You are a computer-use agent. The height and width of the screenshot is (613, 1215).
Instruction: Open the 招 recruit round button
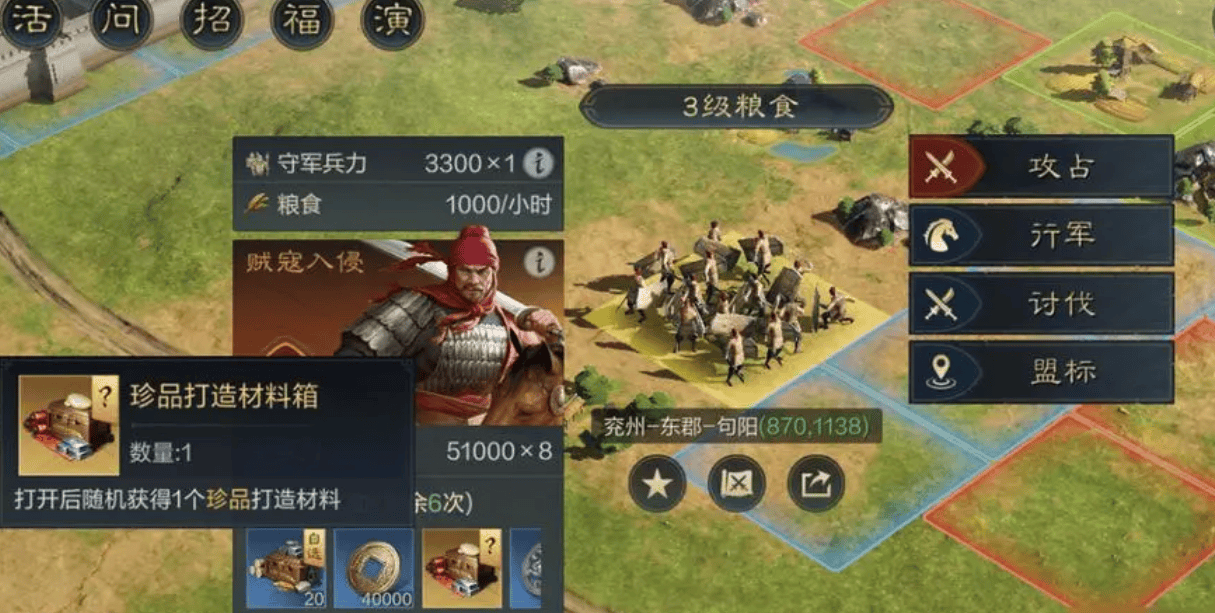211,20
